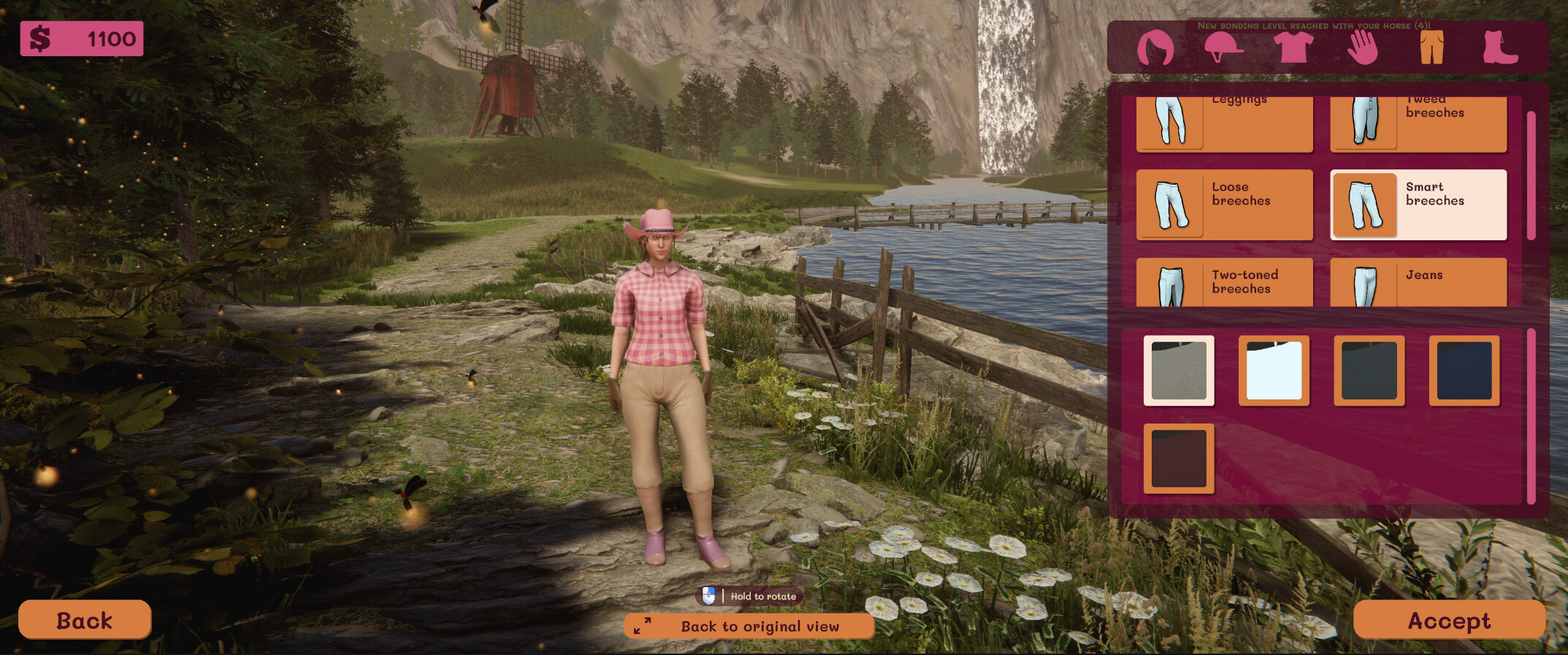This screenshot has height=655, width=1568.
Task: Click Back to original view
Action: click(x=749, y=626)
